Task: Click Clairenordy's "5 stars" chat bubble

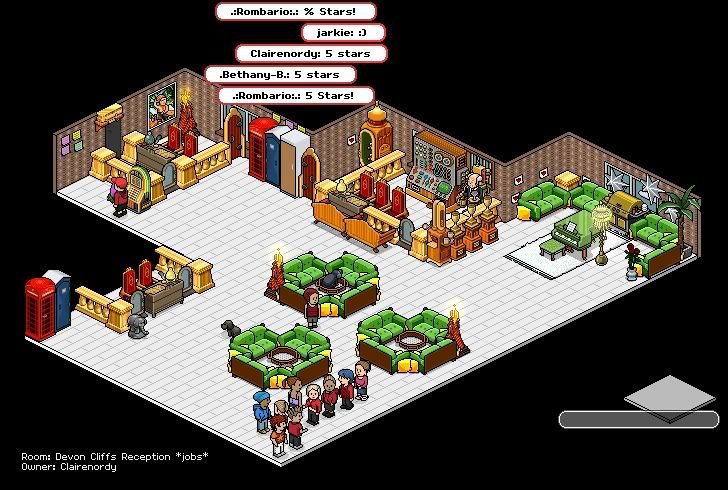Action: [310, 53]
